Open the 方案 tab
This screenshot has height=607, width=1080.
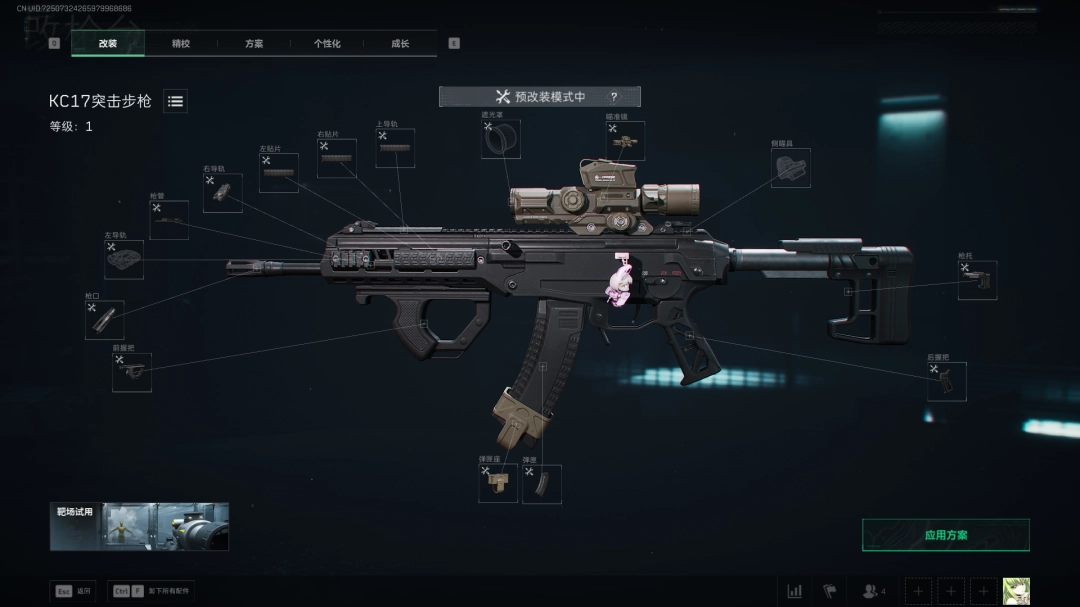[x=254, y=44]
